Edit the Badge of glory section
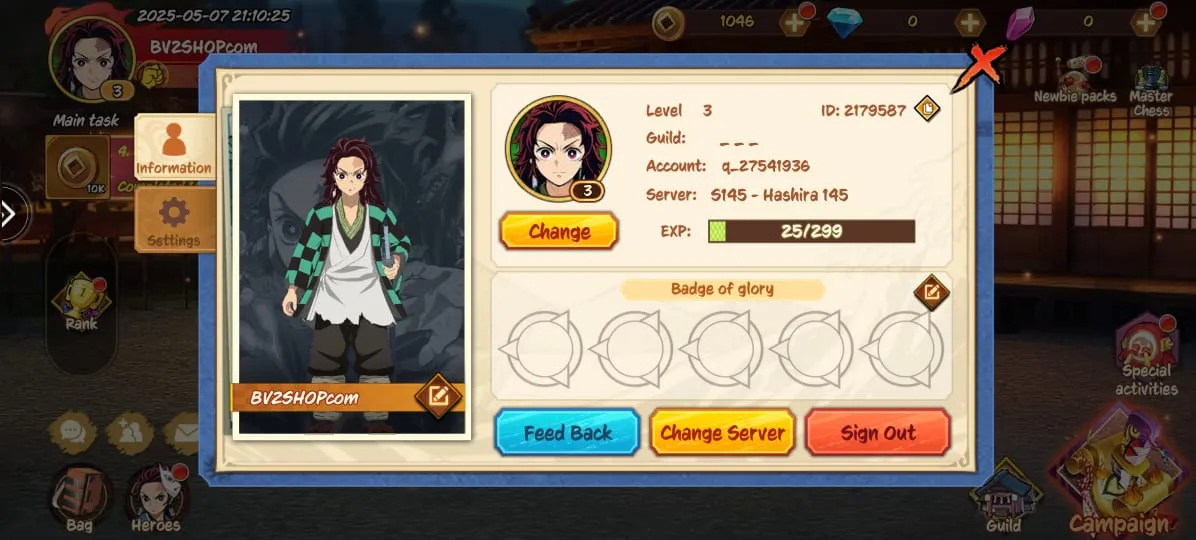This screenshot has height=540, width=1196. click(931, 292)
